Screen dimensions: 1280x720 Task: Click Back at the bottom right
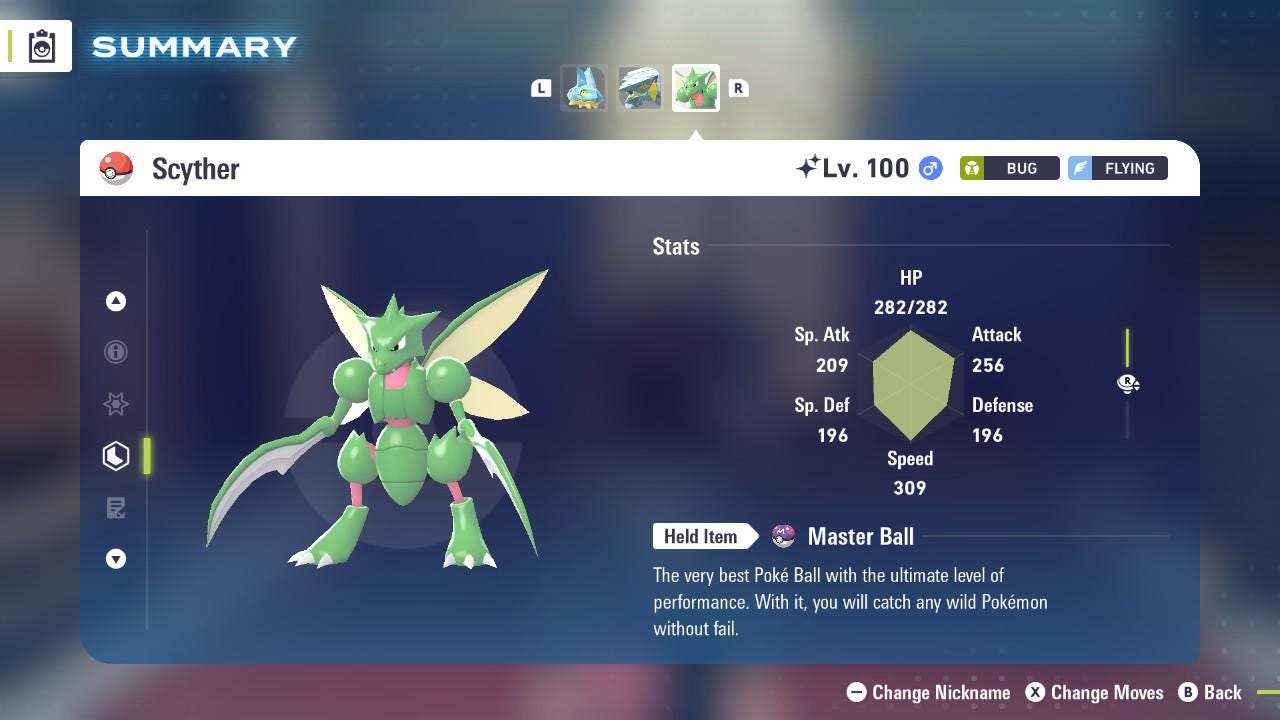1211,692
